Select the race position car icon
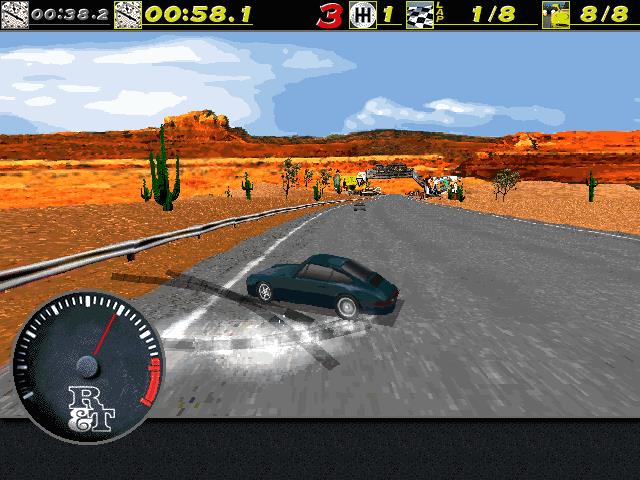This screenshot has width=640, height=480. [x=556, y=15]
